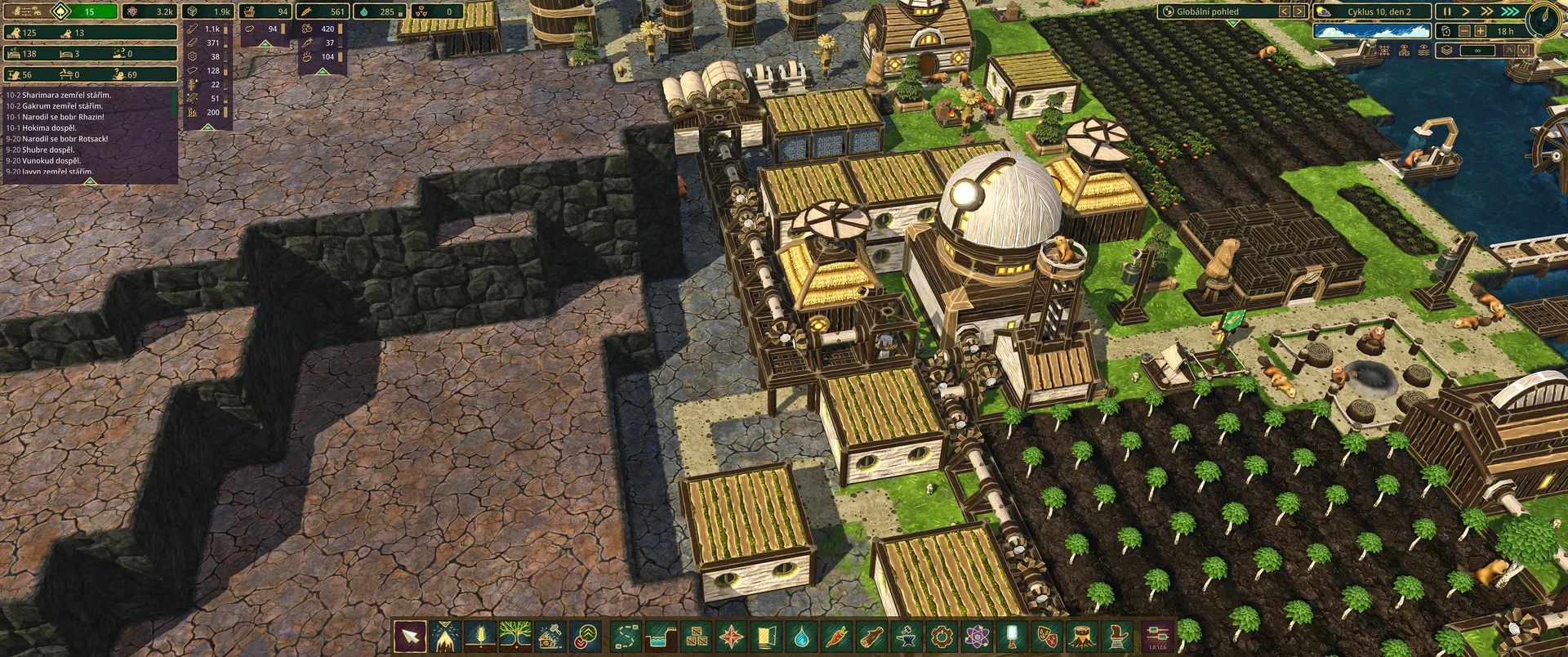Set game to fastest triple-arrow speed
This screenshot has width=1568, height=657.
1510,11
